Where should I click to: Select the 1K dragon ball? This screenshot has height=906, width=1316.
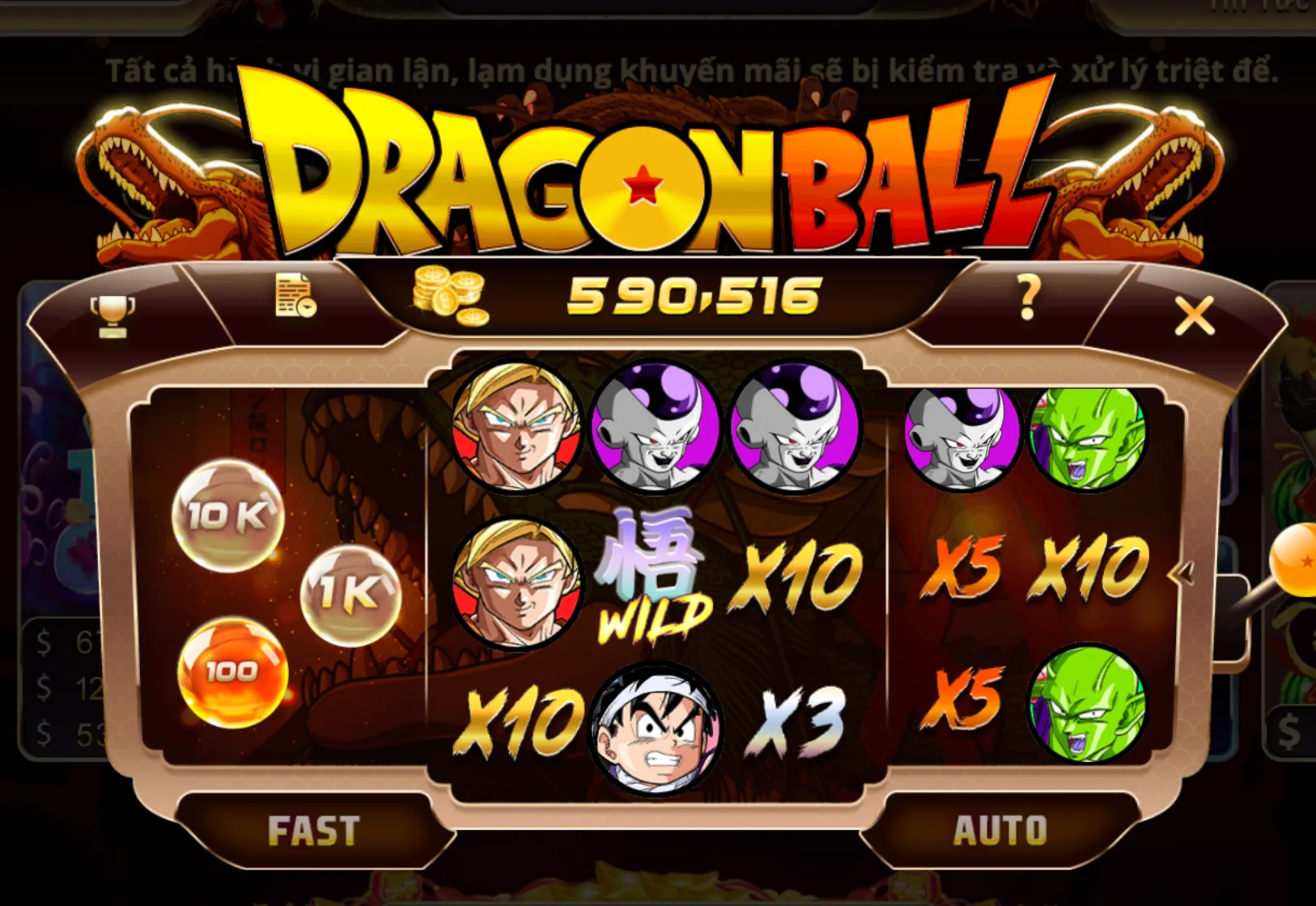coord(353,595)
